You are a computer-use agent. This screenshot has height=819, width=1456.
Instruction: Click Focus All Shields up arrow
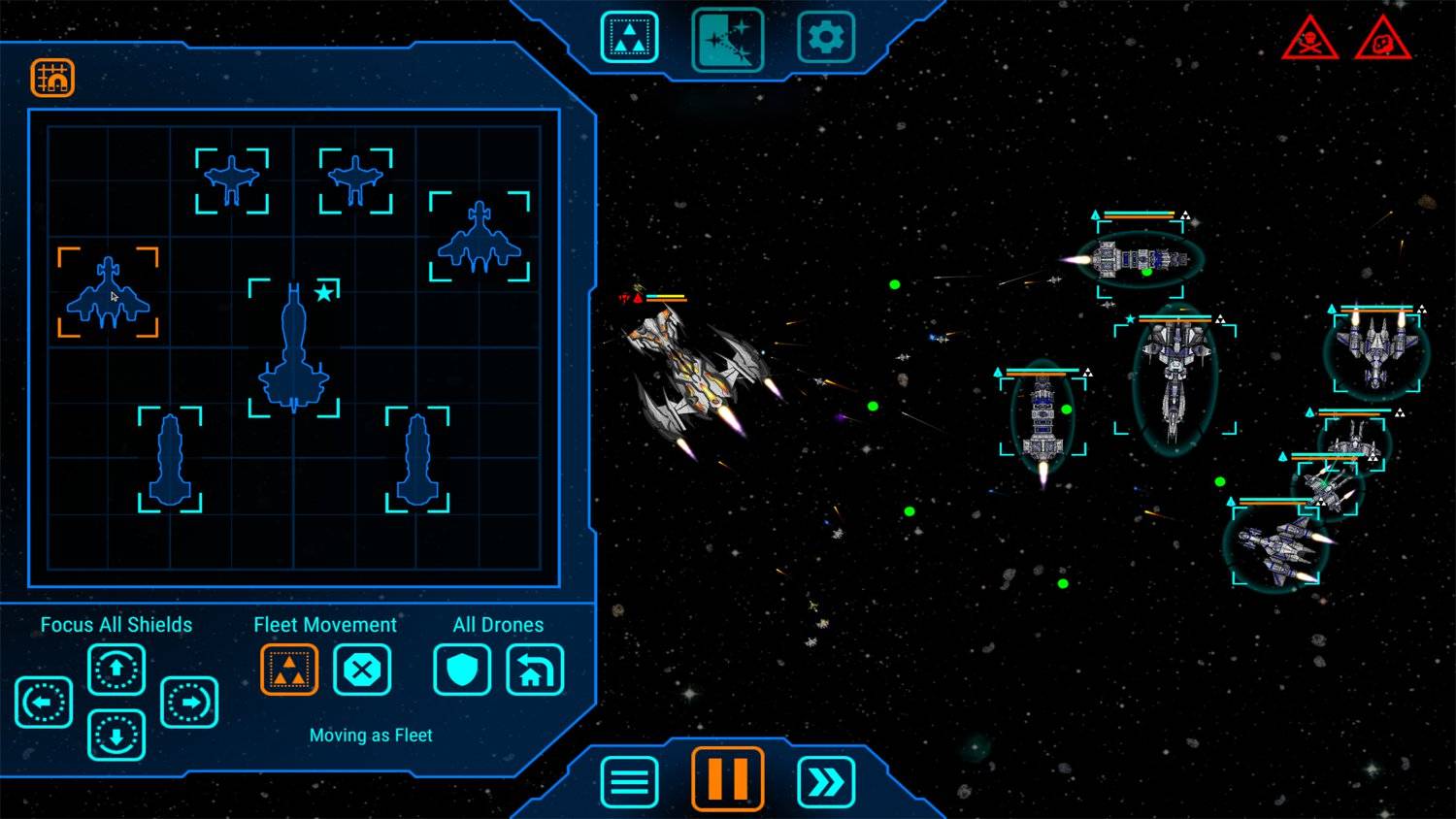click(116, 670)
